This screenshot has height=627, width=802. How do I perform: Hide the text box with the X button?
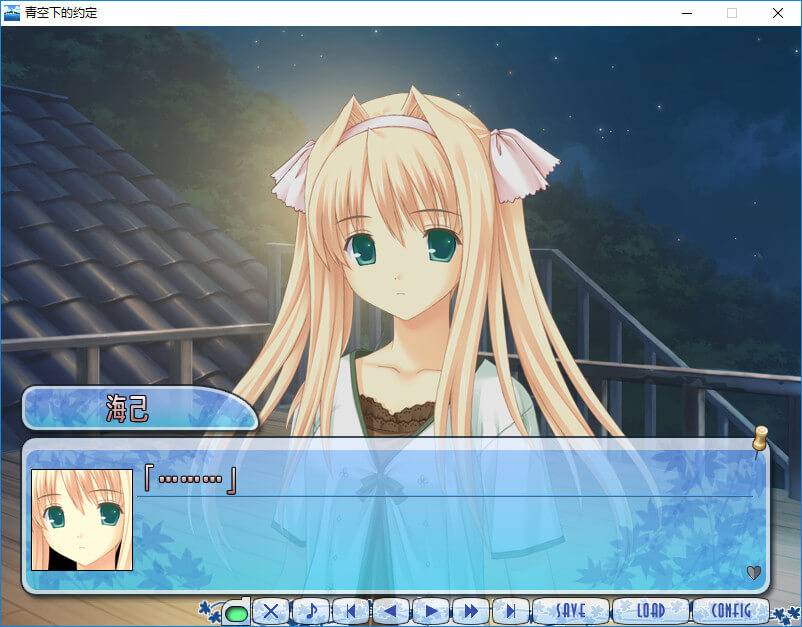click(x=270, y=611)
